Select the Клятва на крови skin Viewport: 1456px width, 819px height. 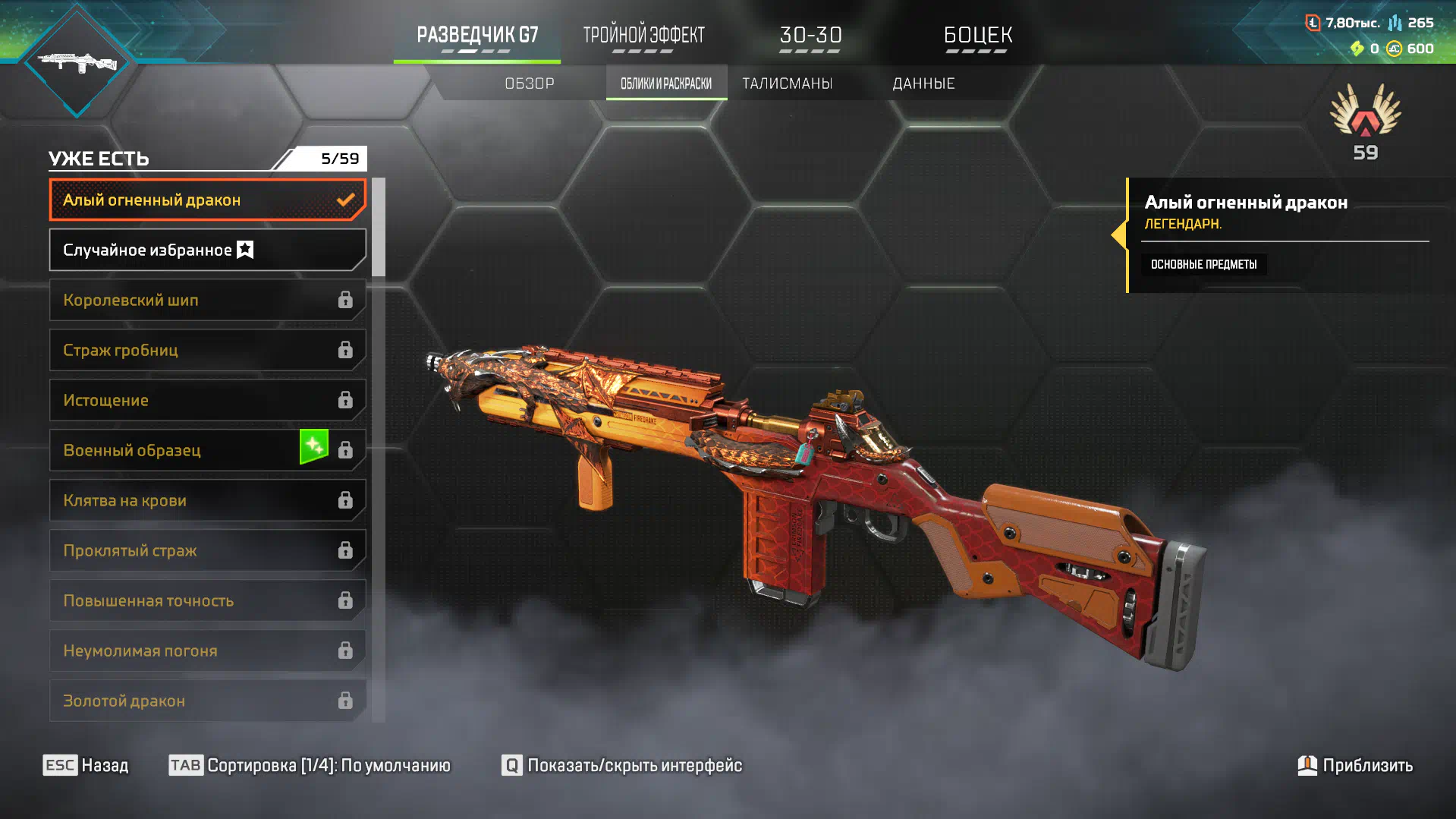point(207,500)
